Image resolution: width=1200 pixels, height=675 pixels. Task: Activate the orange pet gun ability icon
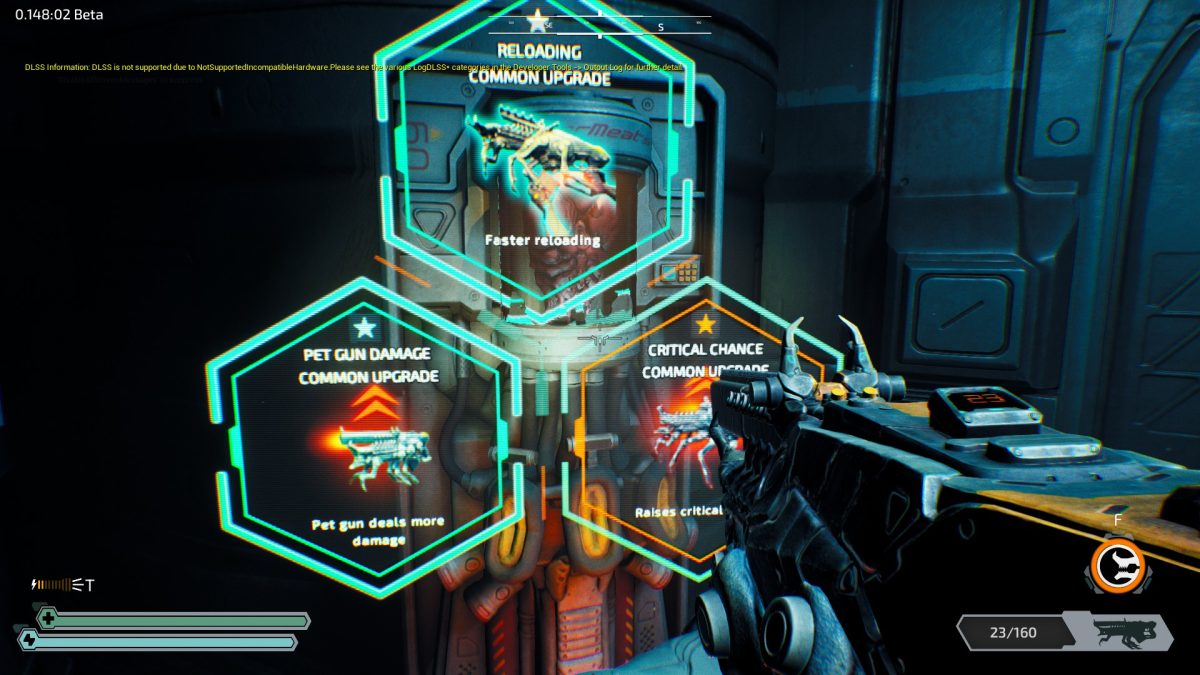click(1117, 565)
